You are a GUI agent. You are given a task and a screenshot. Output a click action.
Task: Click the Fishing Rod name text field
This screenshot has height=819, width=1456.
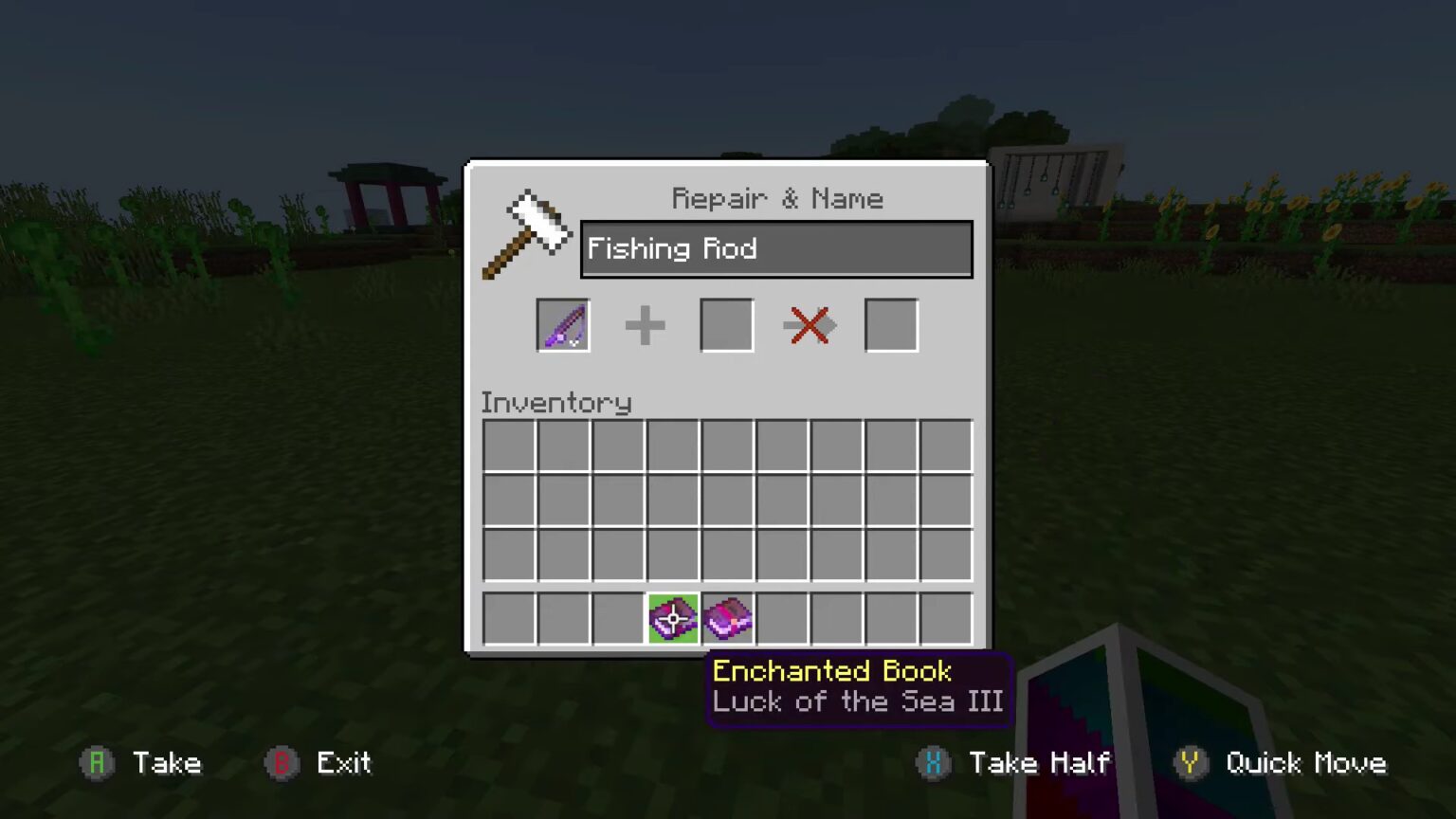775,248
